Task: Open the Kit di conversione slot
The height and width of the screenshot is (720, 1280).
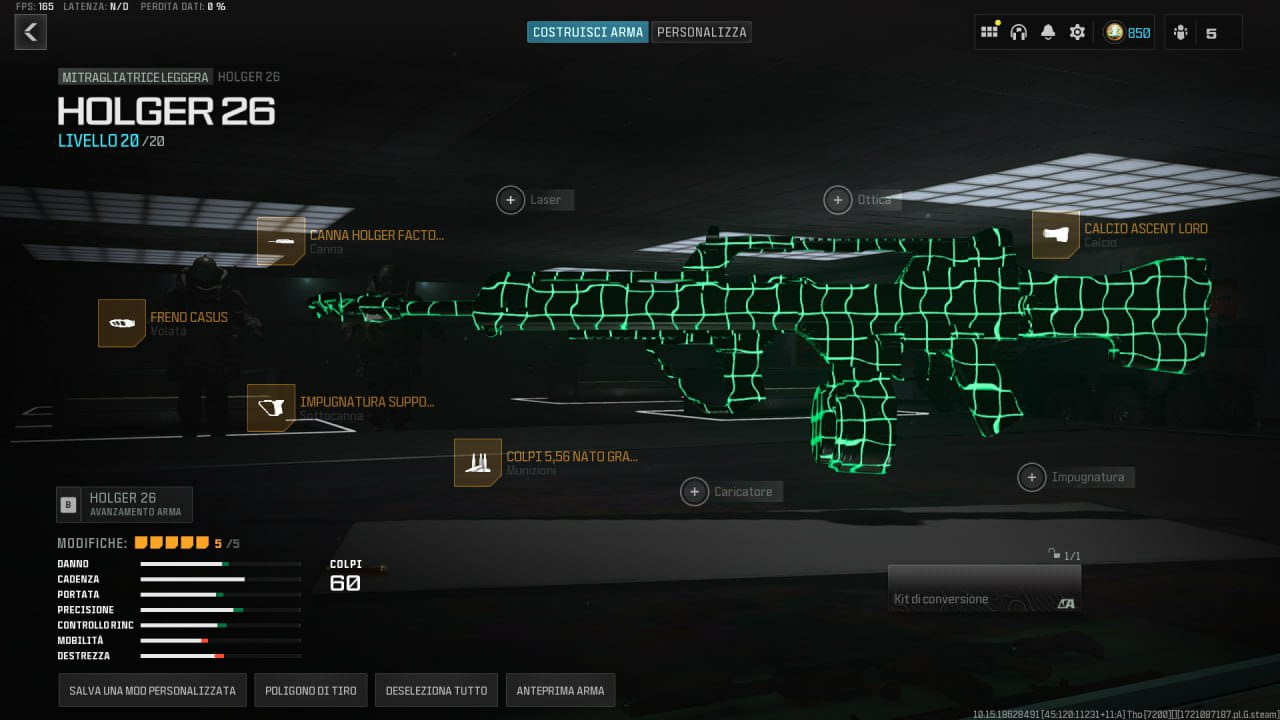Action: [984, 588]
